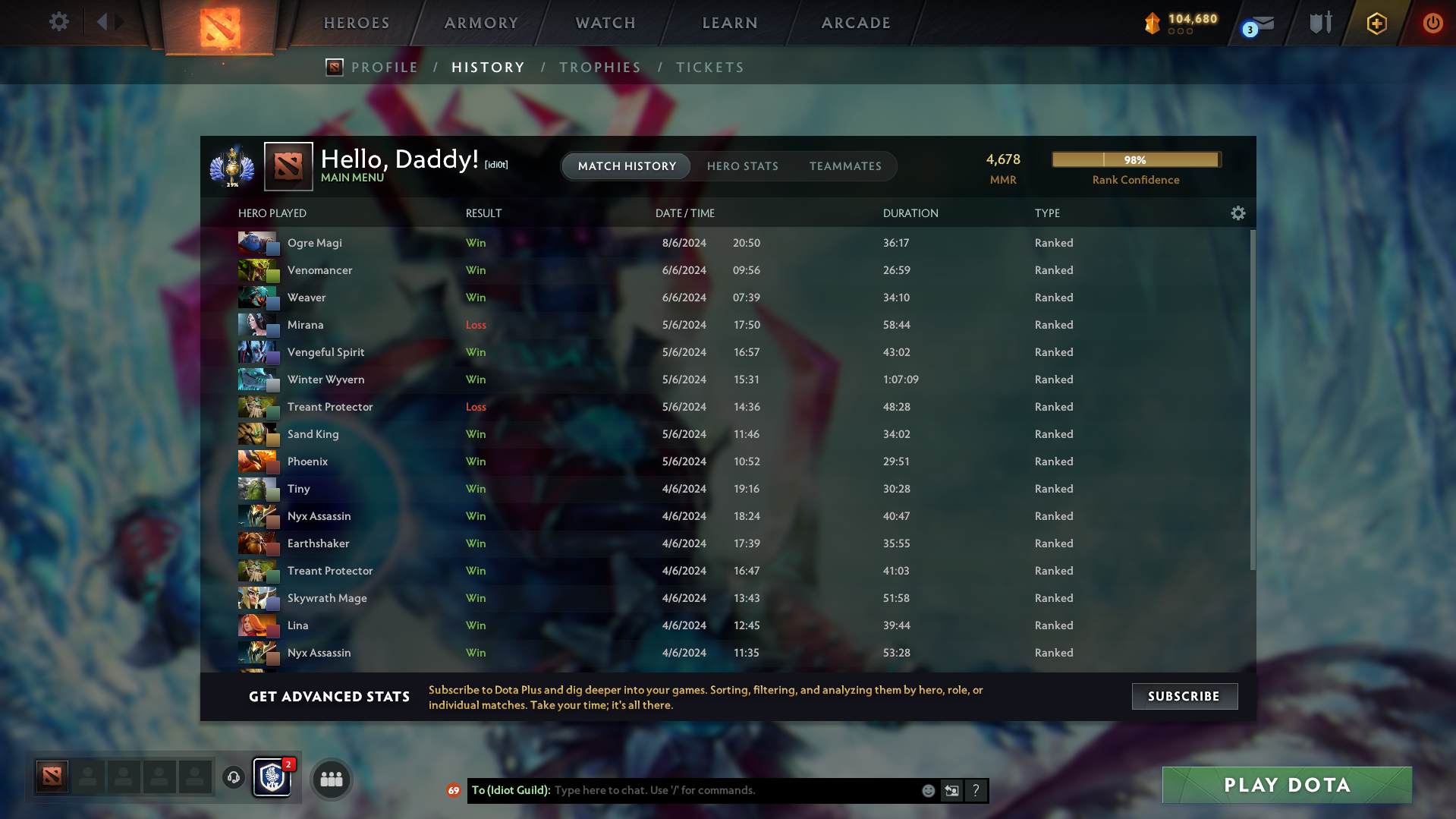Click the Rank Confidence progress bar
This screenshot has width=1456, height=819.
coord(1135,159)
